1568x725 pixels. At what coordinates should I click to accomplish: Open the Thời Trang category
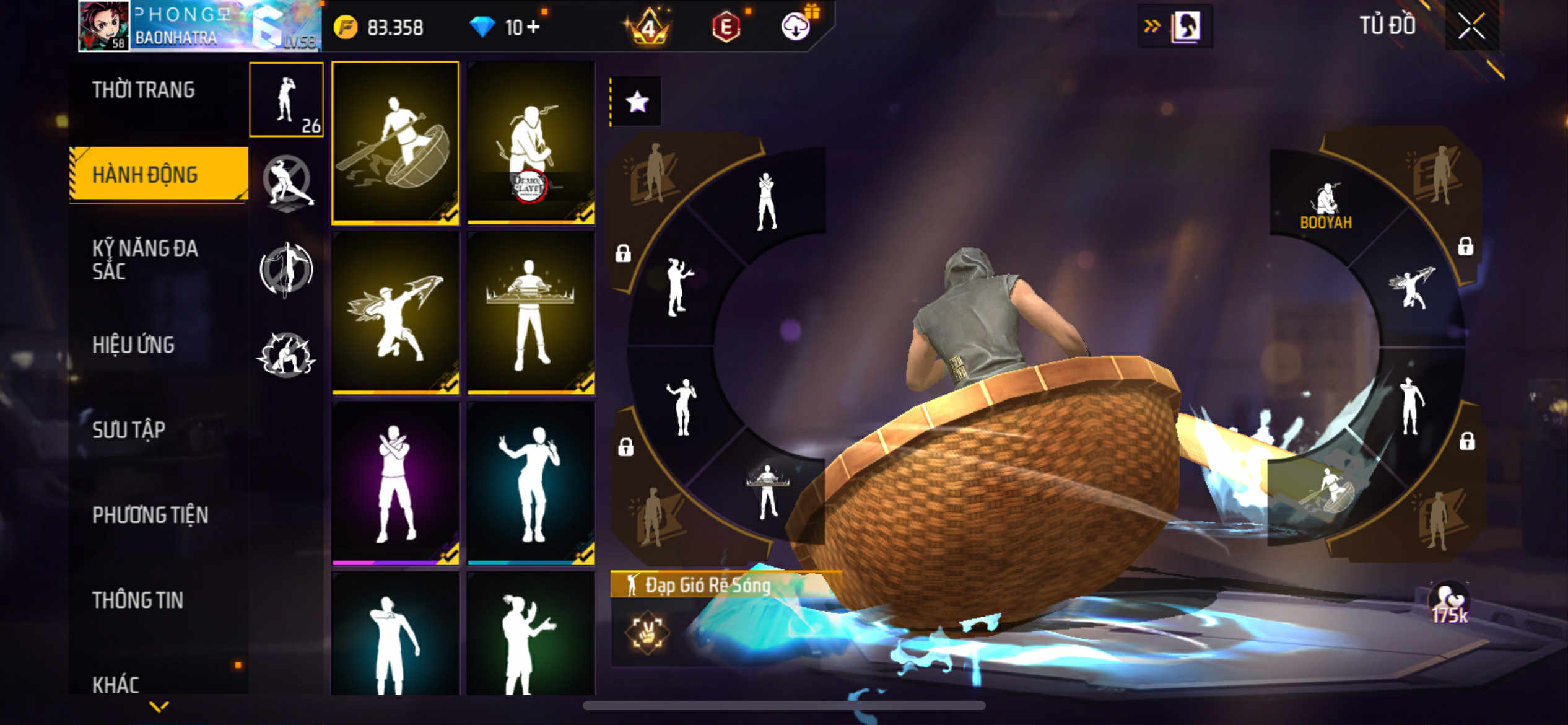click(x=144, y=90)
